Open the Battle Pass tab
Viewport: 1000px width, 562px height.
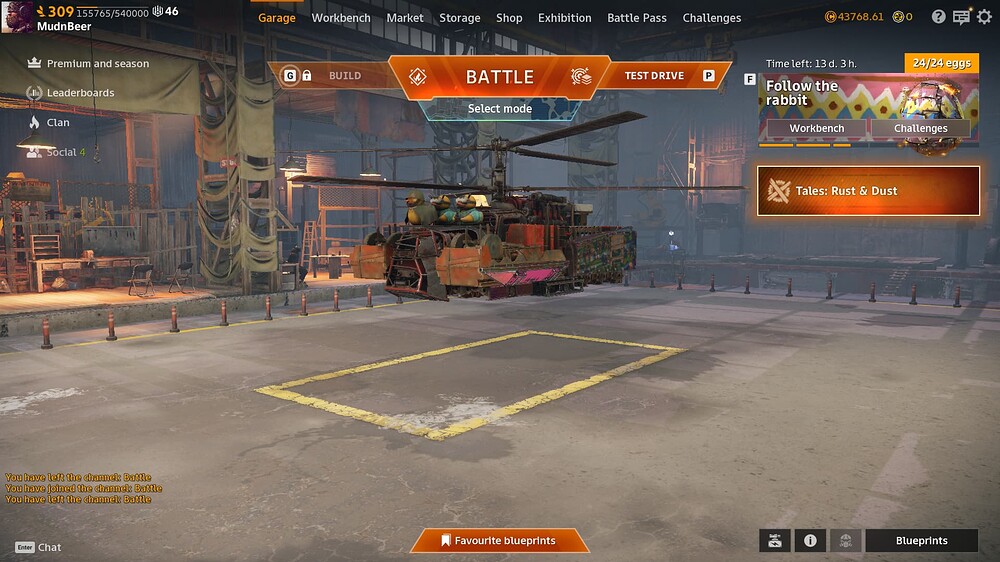click(637, 18)
